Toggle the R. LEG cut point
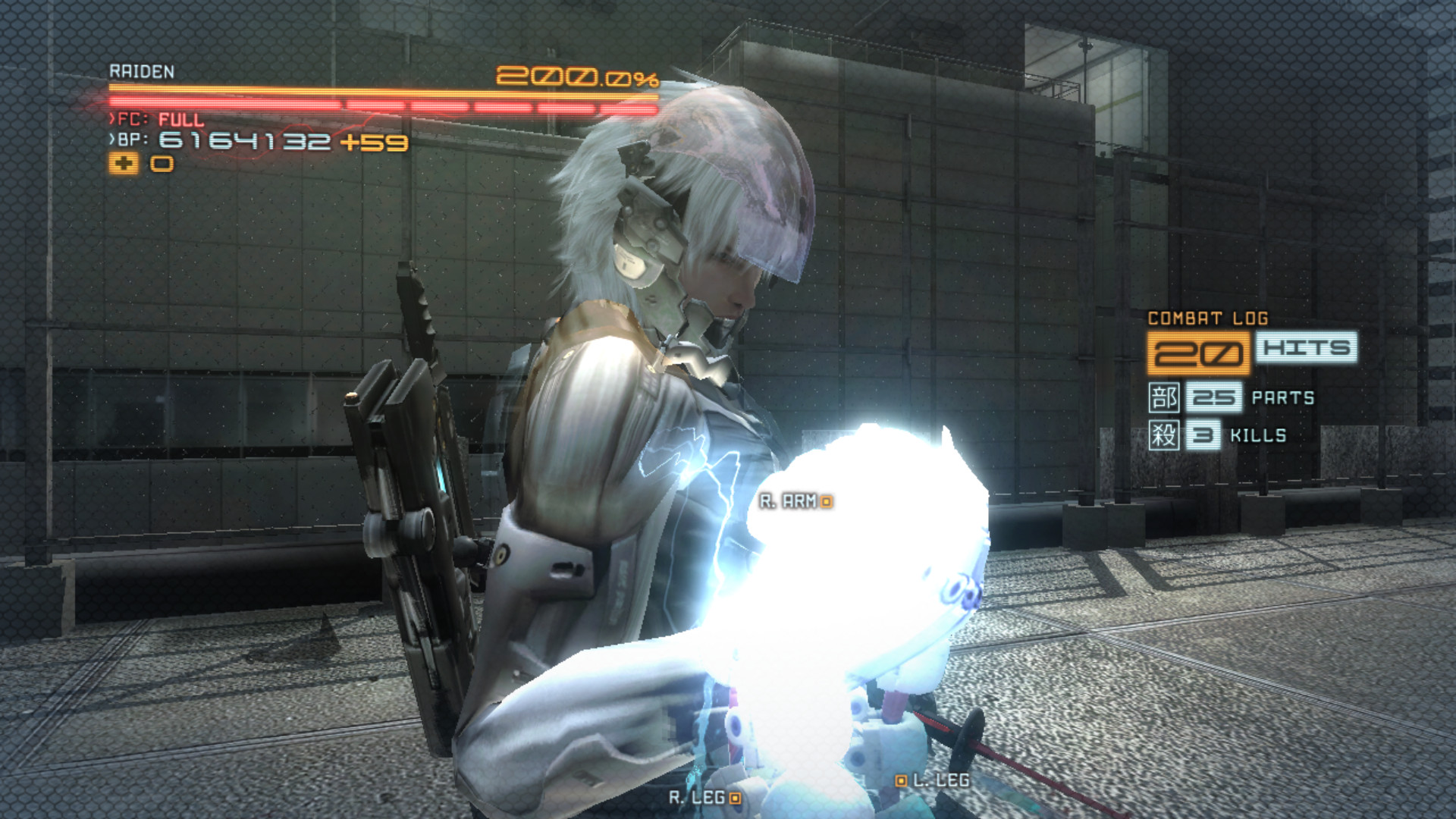This screenshot has width=1456, height=819. 733,799
